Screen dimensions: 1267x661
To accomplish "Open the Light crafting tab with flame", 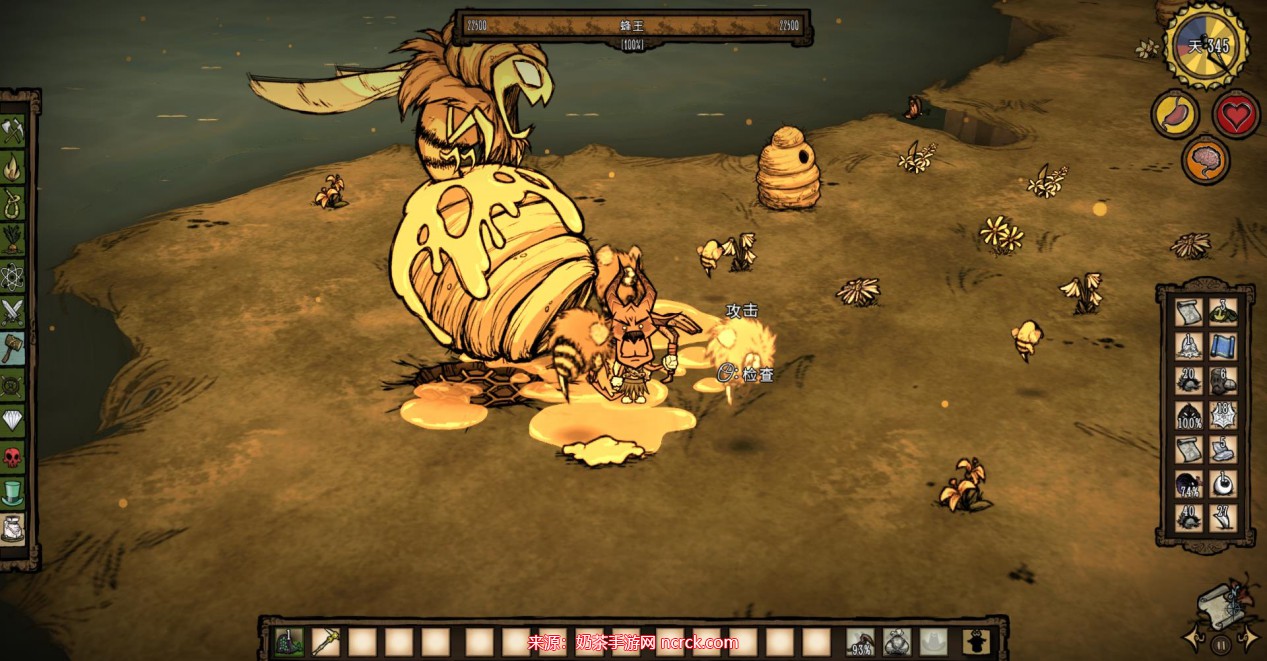I will coord(13,163).
